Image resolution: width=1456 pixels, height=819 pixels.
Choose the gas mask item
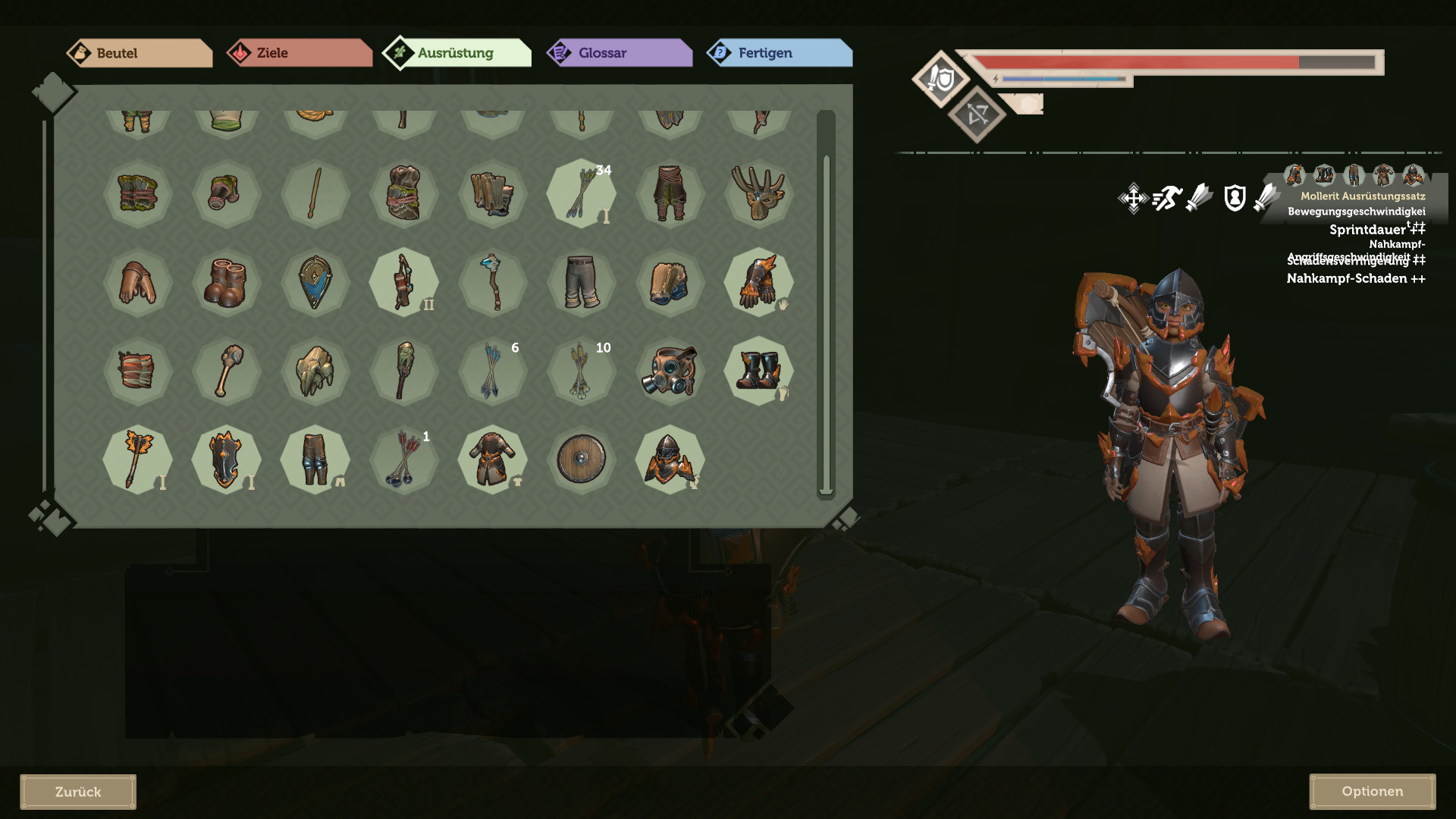[670, 371]
